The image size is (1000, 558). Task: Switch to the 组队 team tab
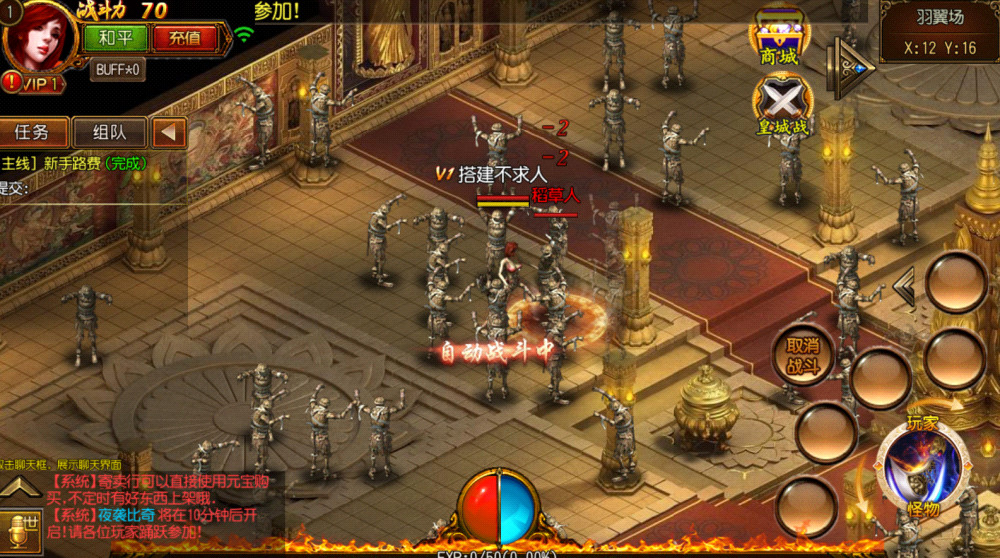[106, 132]
